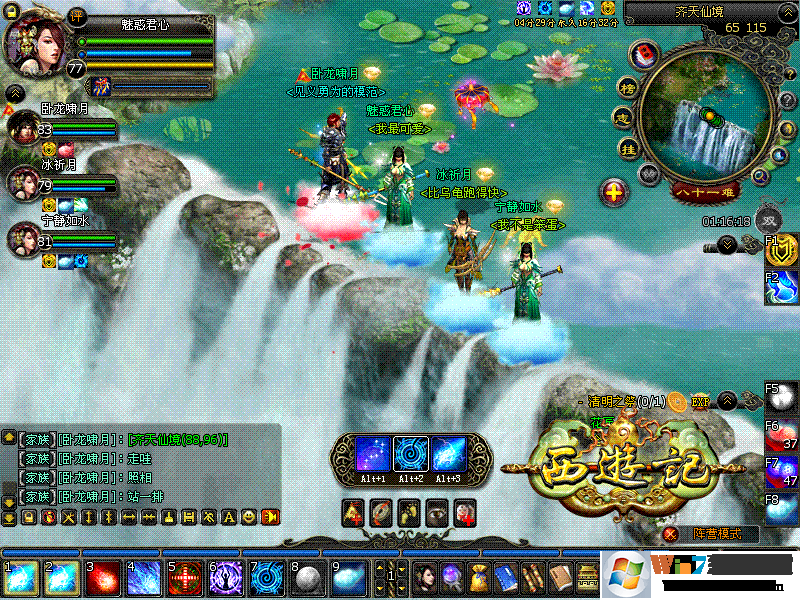Image resolution: width=800 pixels, height=600 pixels.
Task: Open the 榜 ranking button beside minimap
Action: pos(628,86)
